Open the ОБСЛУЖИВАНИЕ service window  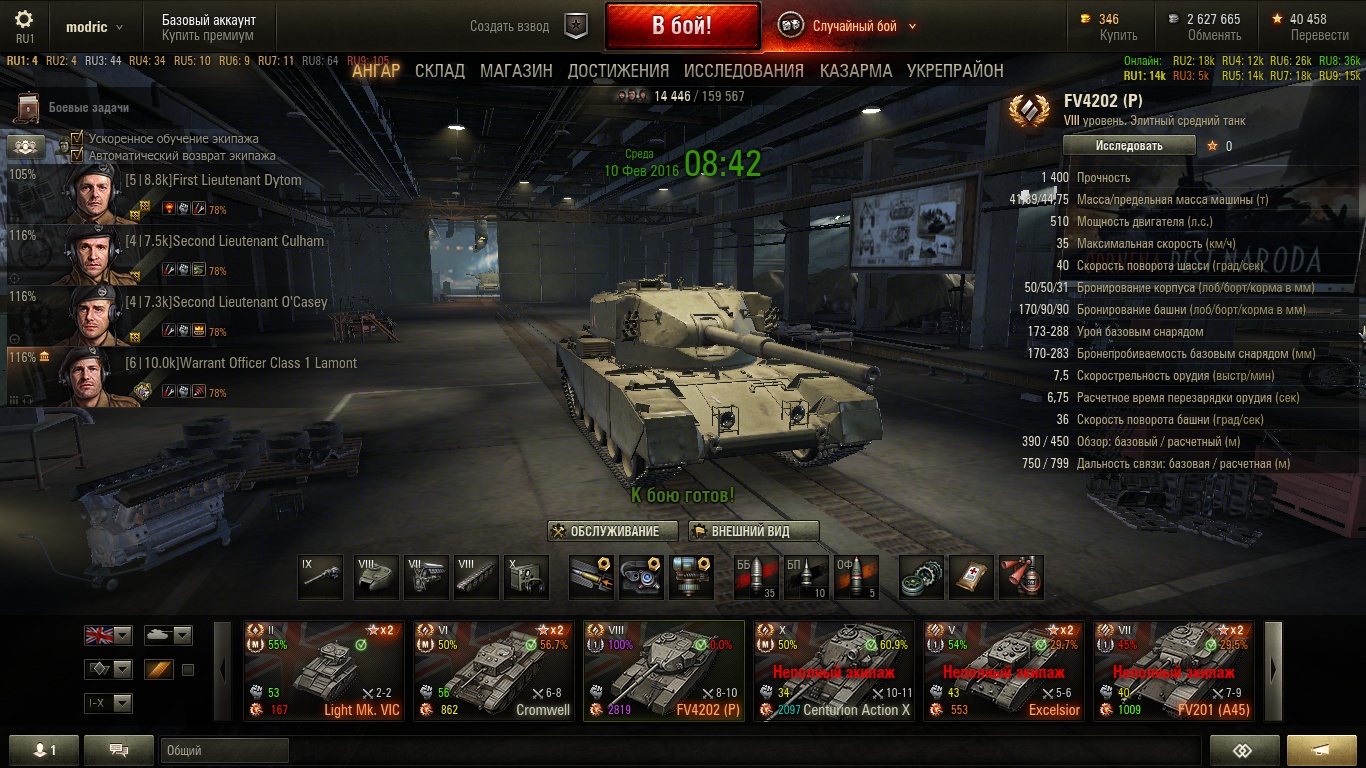tap(613, 531)
